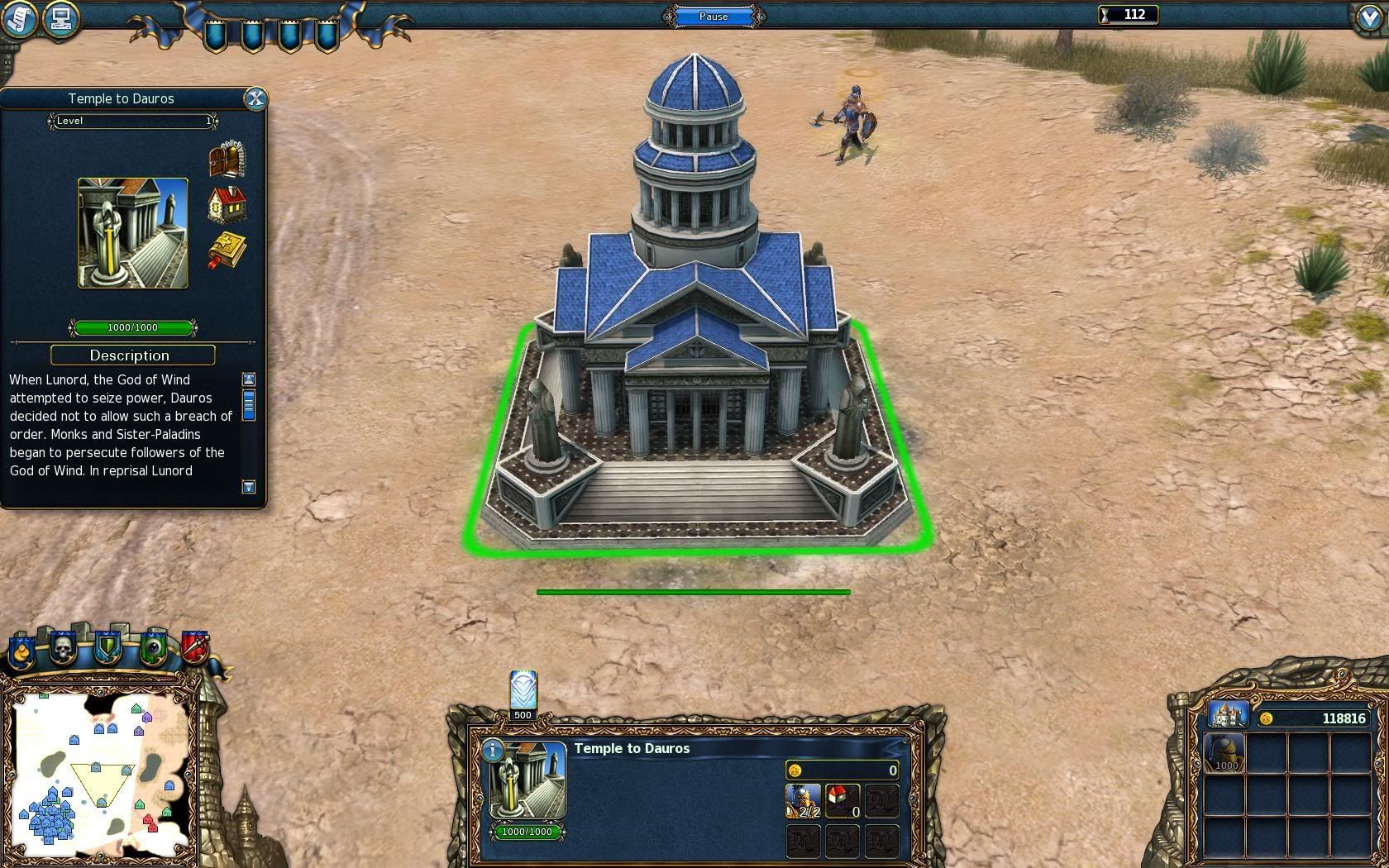Open the scroll menu icon in top-left corner
This screenshot has width=1389, height=868.
coord(19,18)
